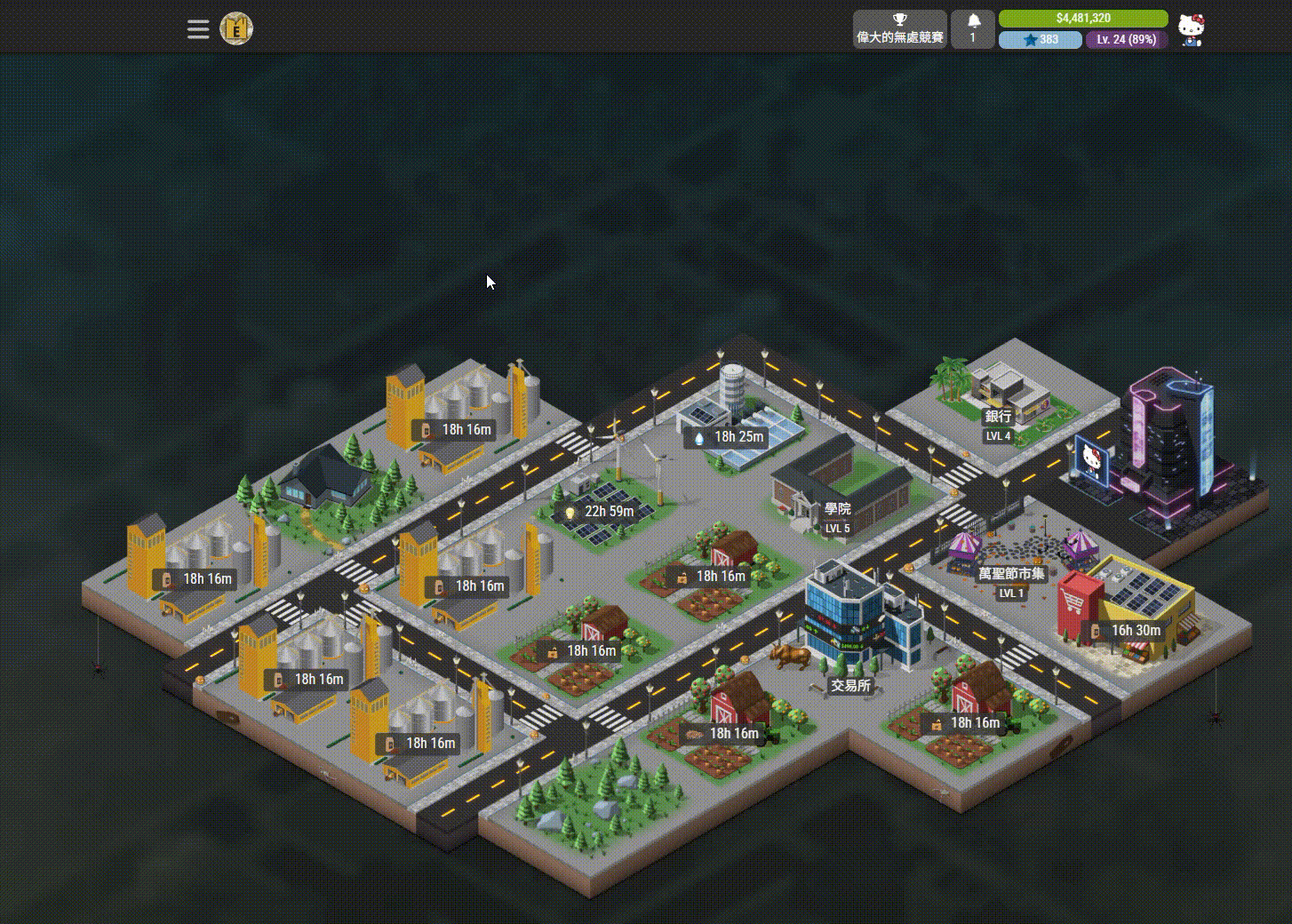Check the notification bell
Viewport: 1292px width, 924px height.
[x=972, y=29]
